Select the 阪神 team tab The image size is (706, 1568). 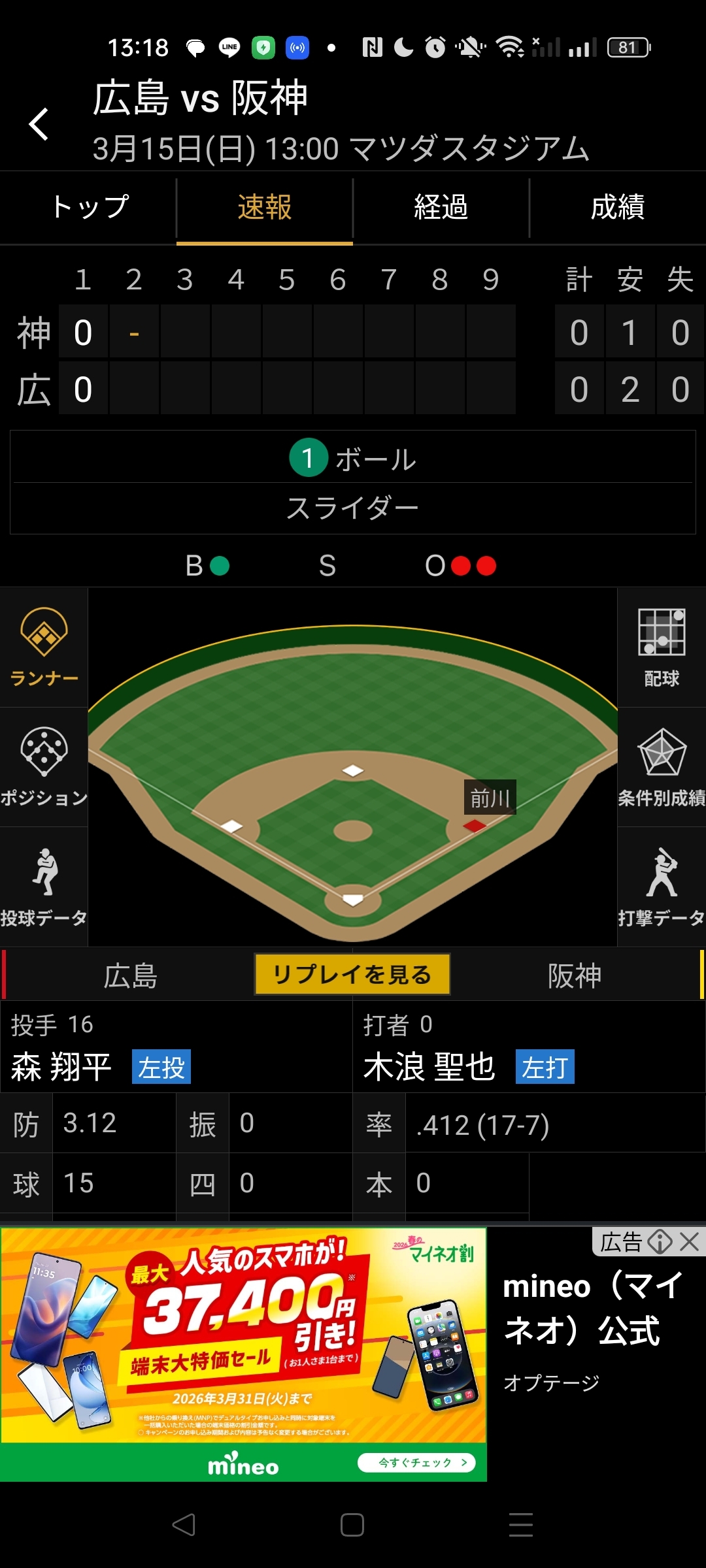tap(574, 975)
